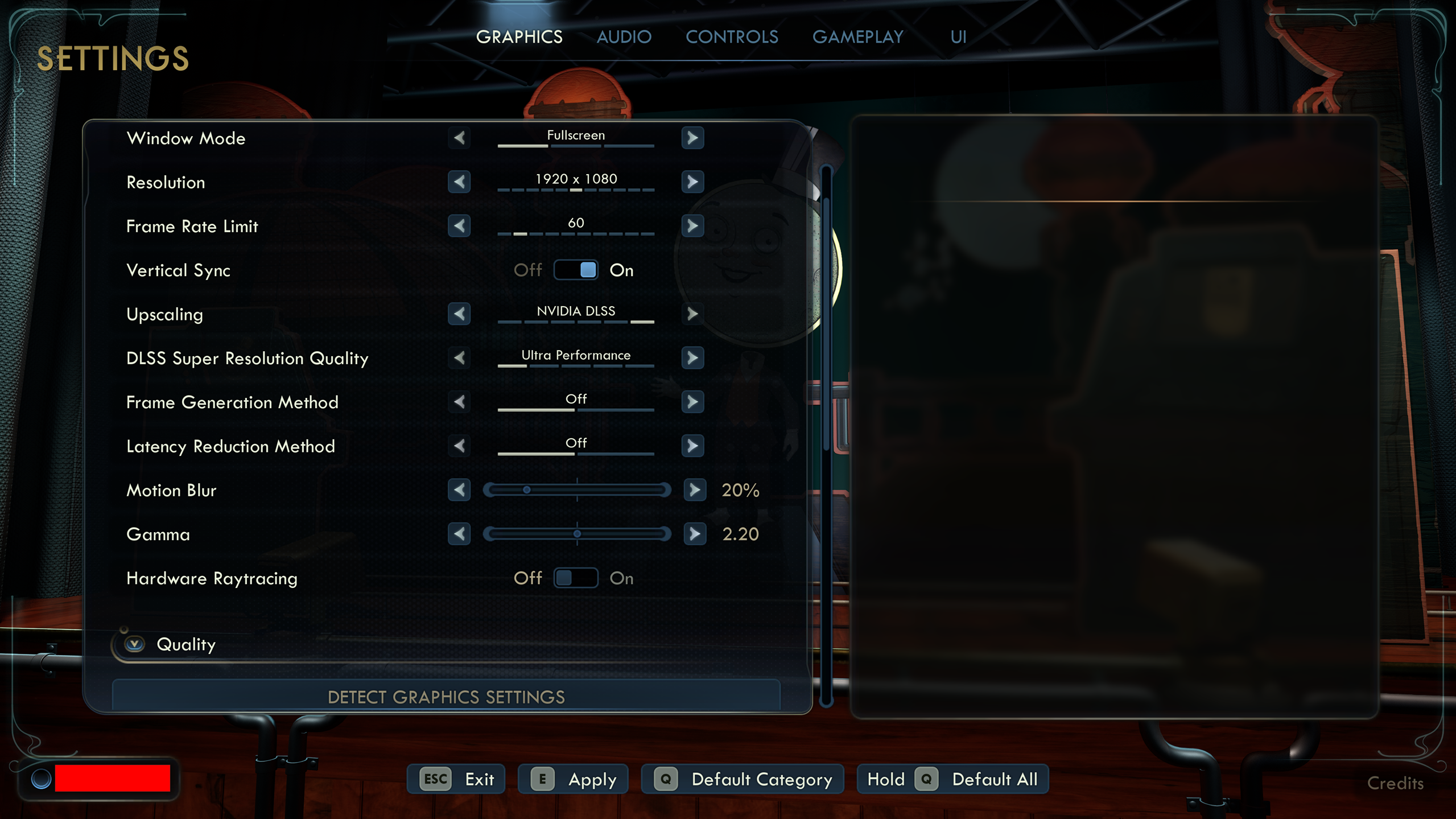The height and width of the screenshot is (819, 1456).
Task: Toggle the Vertical Sync switch
Action: coord(575,270)
